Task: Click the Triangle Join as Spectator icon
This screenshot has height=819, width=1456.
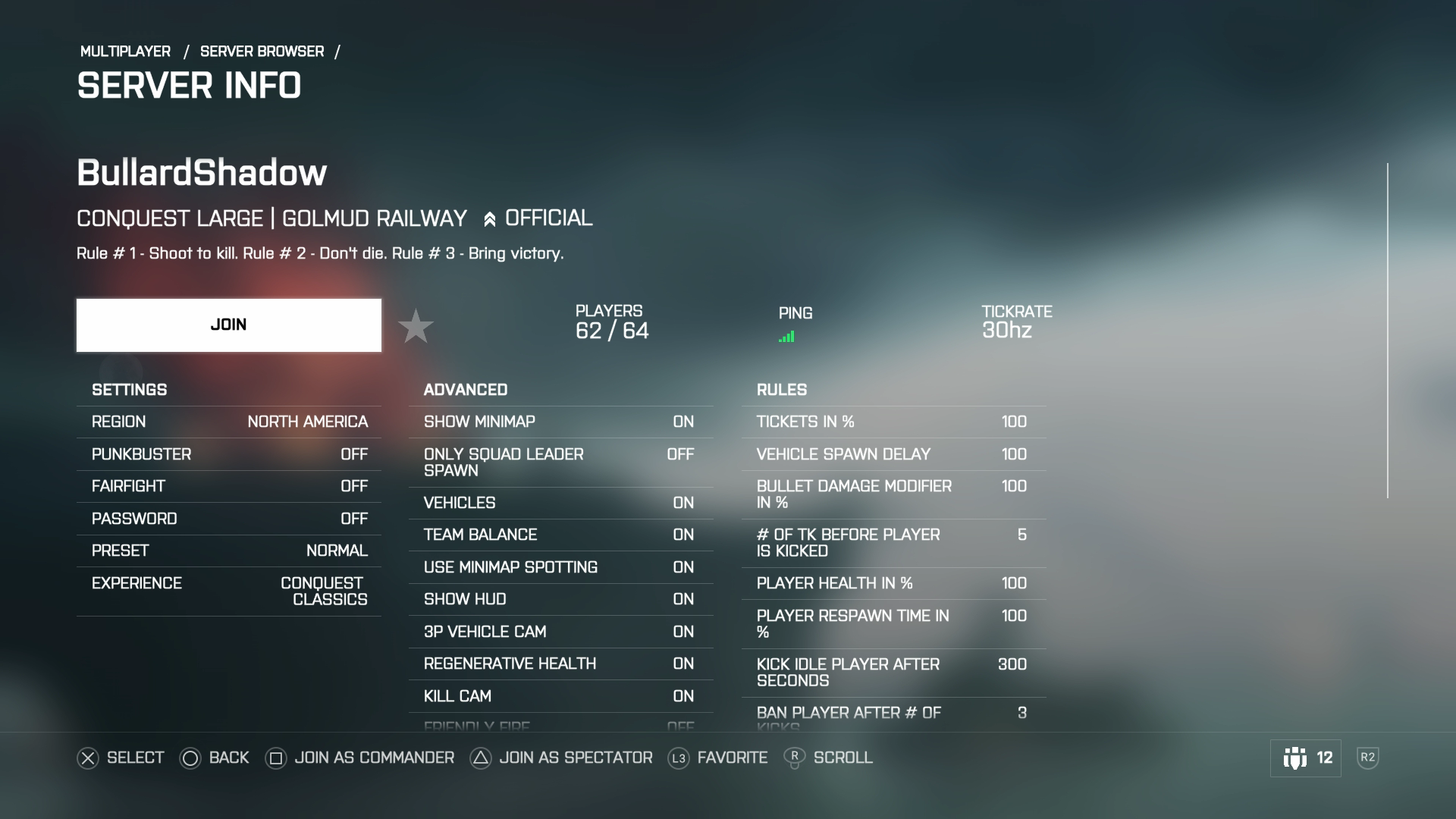Action: click(x=479, y=758)
